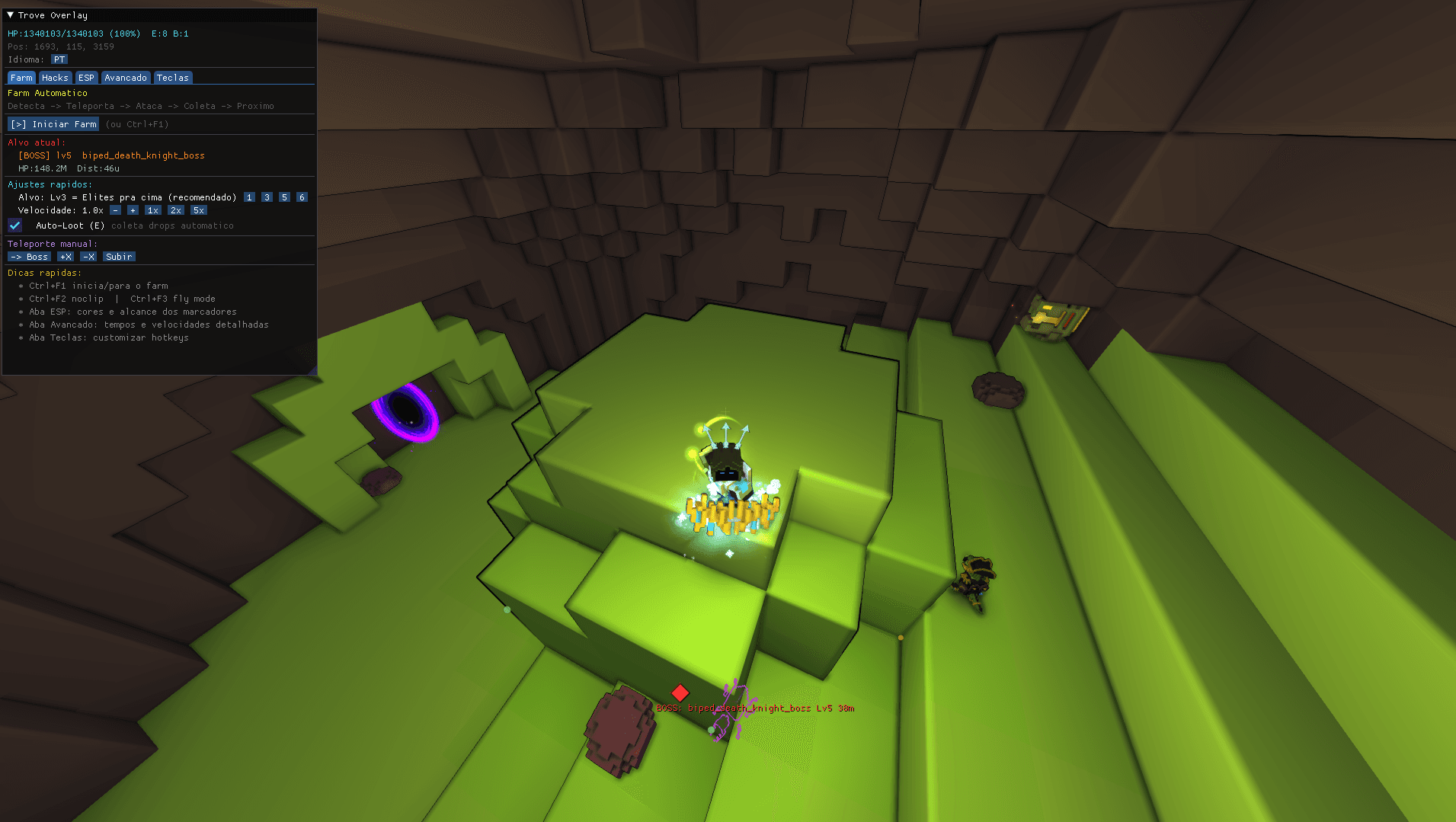This screenshot has width=1456, height=822.
Task: Increase Velocidade with the plus button
Action: click(132, 209)
